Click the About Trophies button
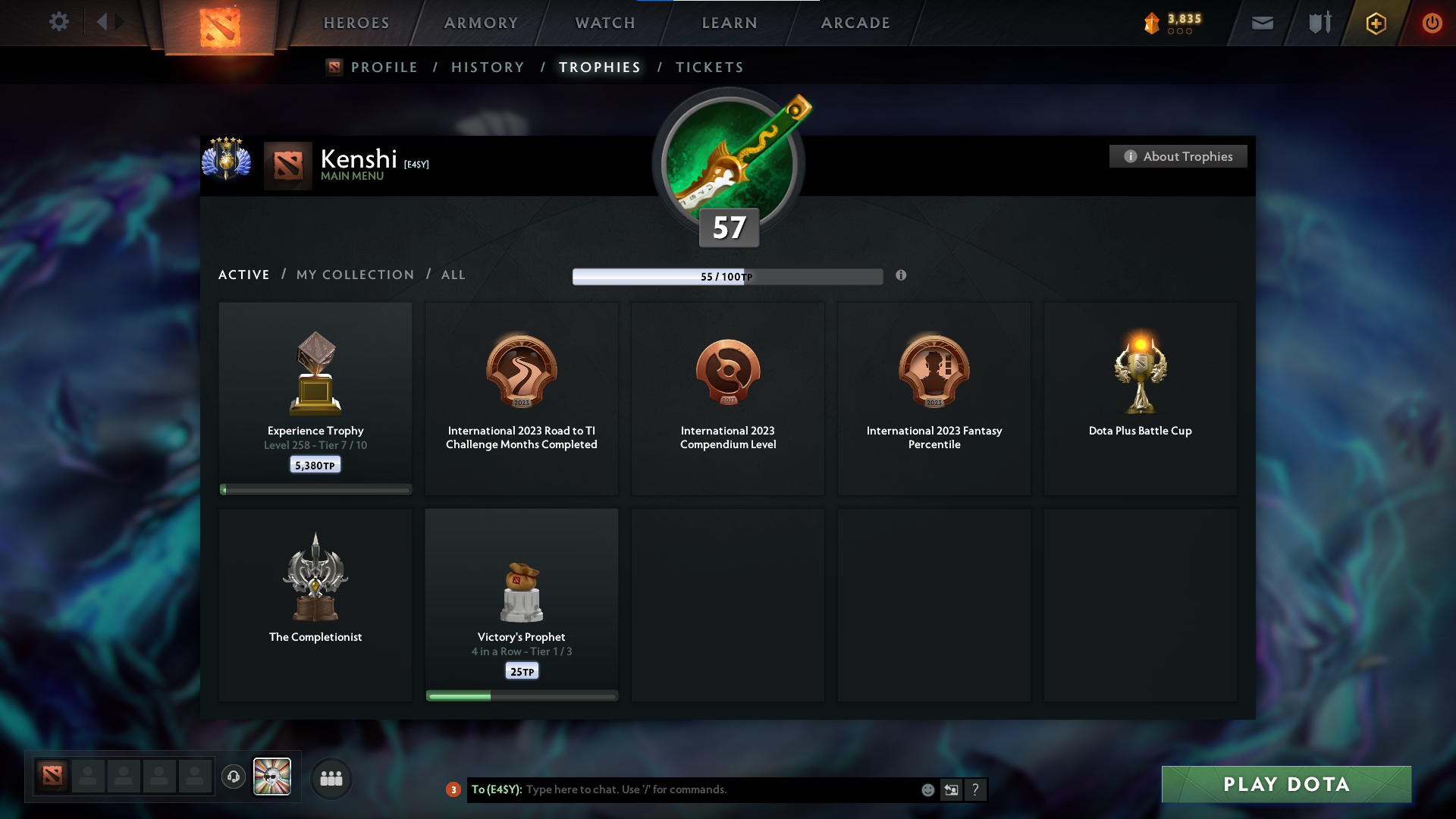Image resolution: width=1456 pixels, height=819 pixels. click(1178, 156)
